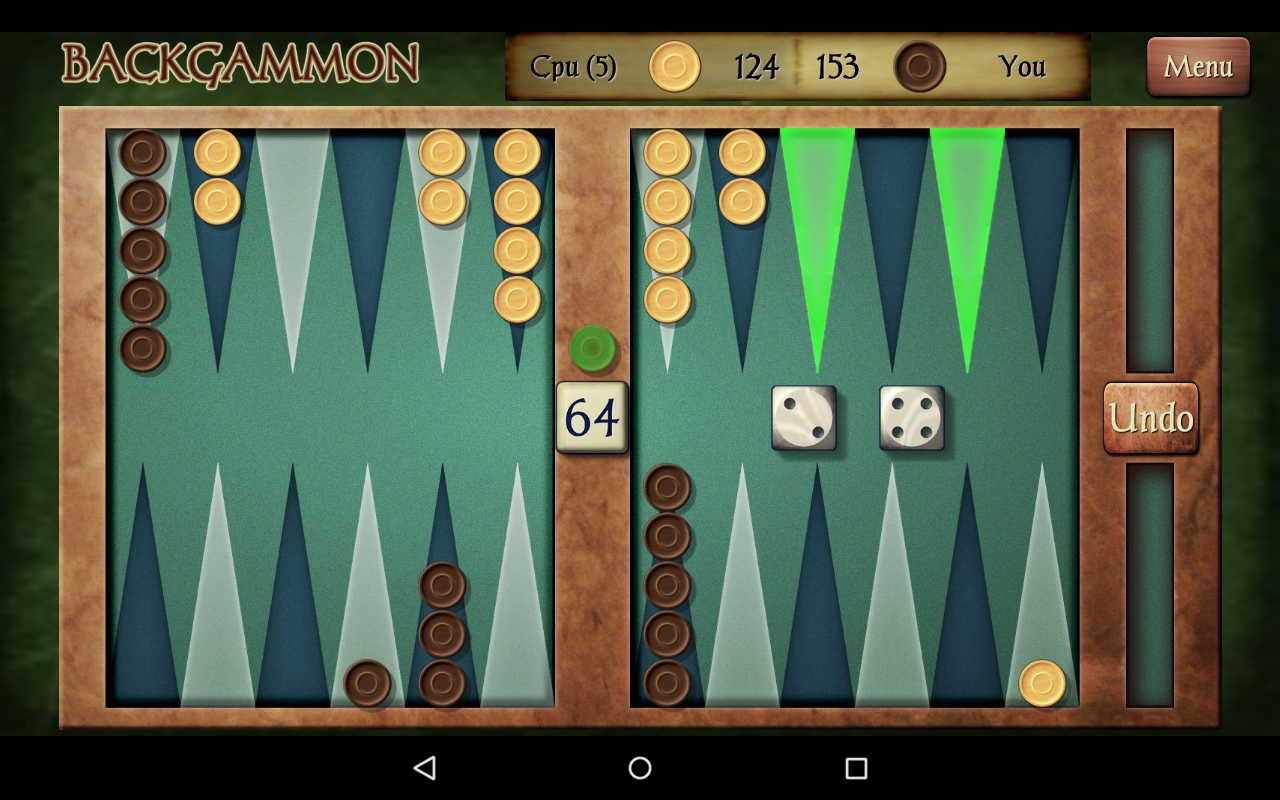
Task: Select the topmost brown checker on the left board
Action: click(142, 152)
